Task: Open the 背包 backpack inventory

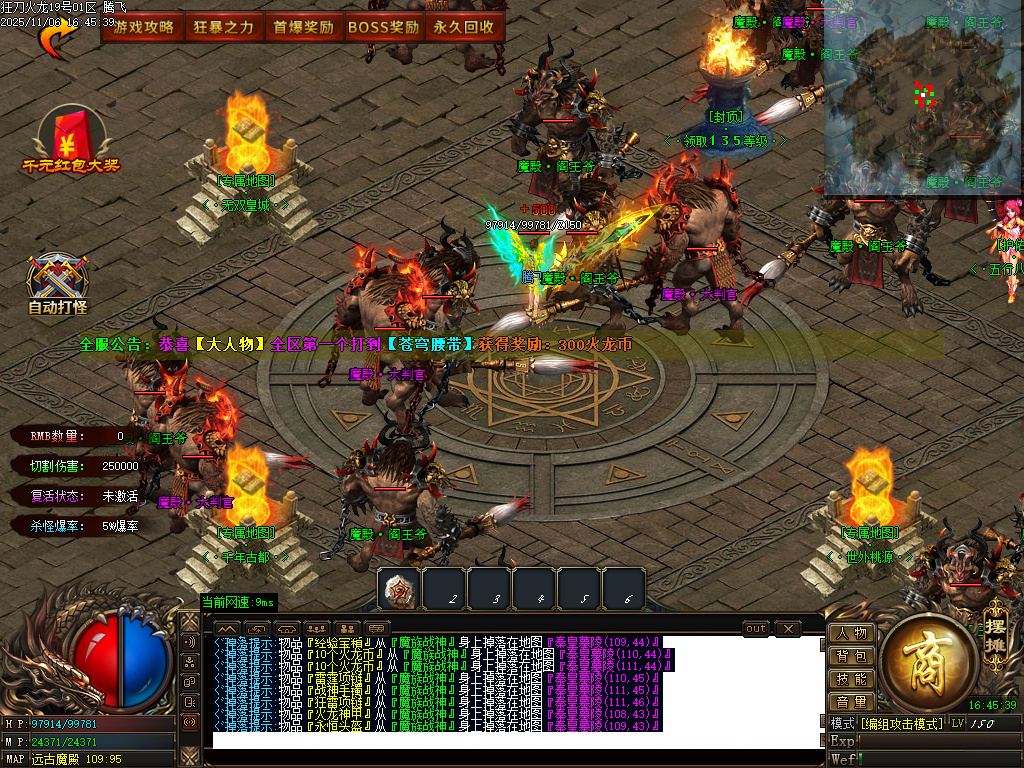Action: (x=852, y=657)
